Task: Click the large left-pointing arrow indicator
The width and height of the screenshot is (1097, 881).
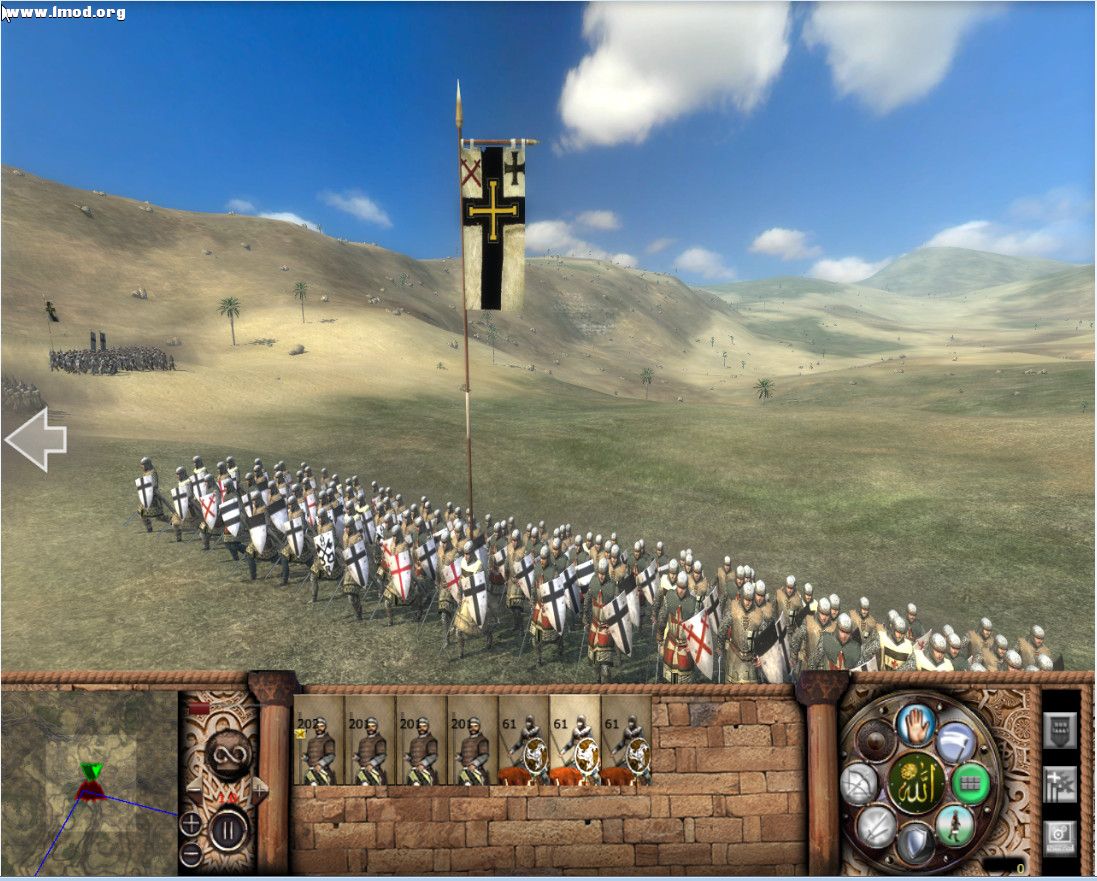Action: (36, 439)
